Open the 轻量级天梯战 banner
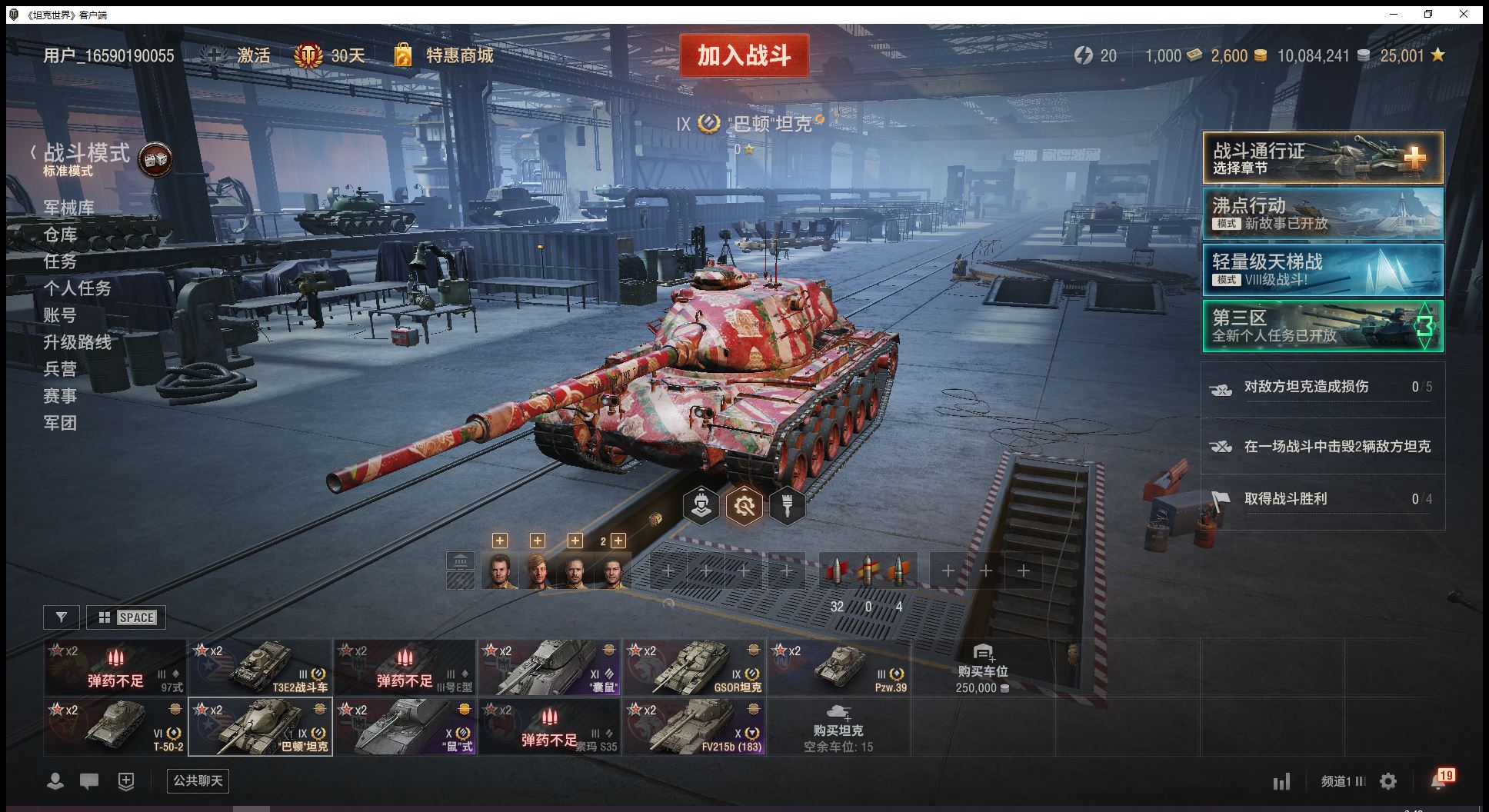Image resolution: width=1489 pixels, height=812 pixels. coord(1322,270)
